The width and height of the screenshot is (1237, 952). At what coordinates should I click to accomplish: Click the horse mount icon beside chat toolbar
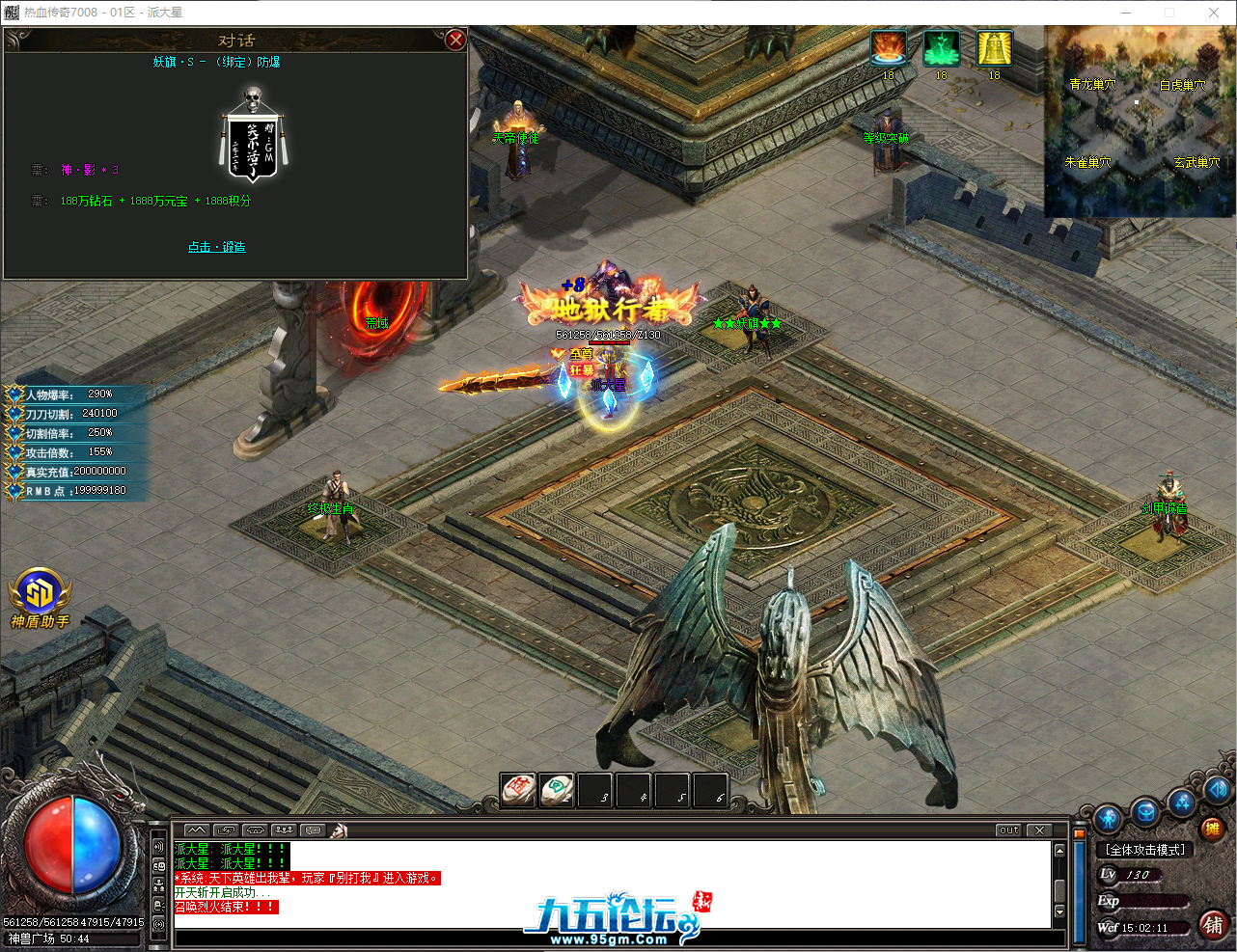point(340,830)
